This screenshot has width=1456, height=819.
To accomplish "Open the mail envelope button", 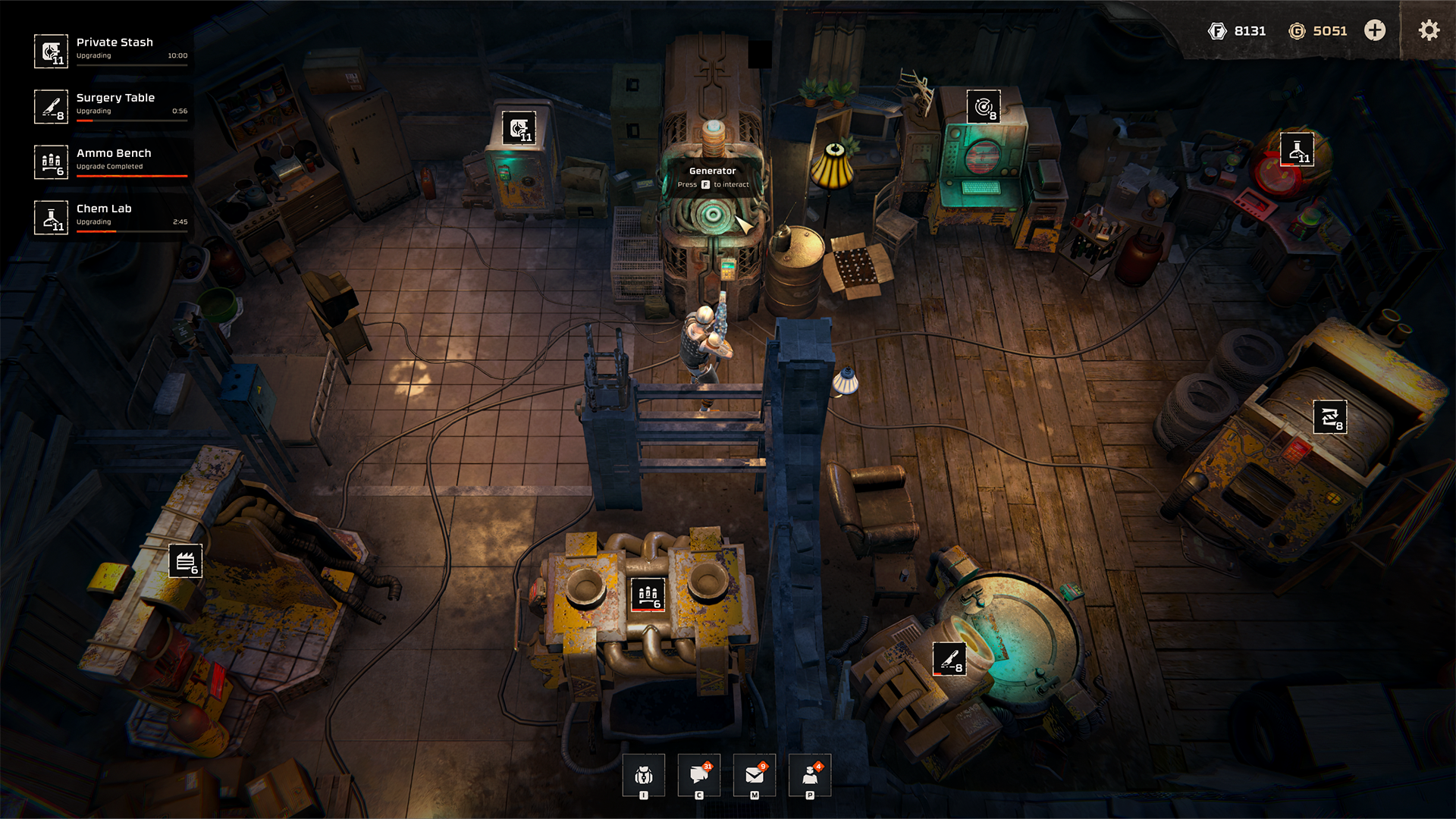I will click(x=755, y=775).
